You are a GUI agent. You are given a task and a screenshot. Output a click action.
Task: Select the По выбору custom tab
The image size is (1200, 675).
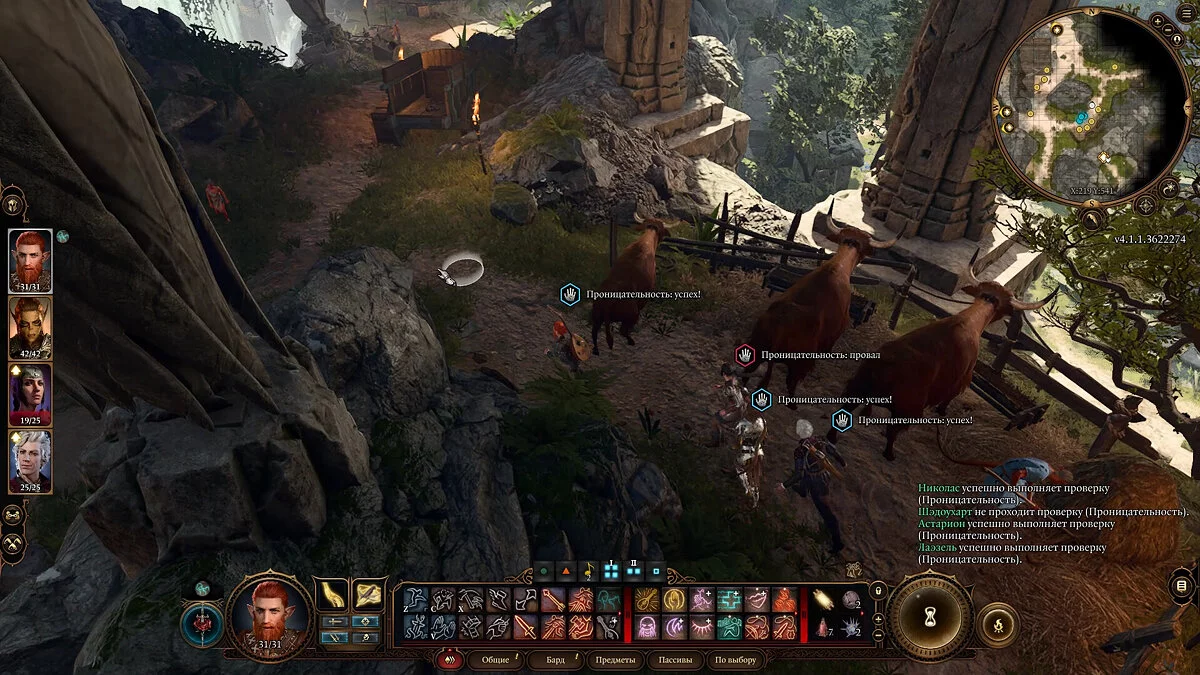click(x=735, y=660)
